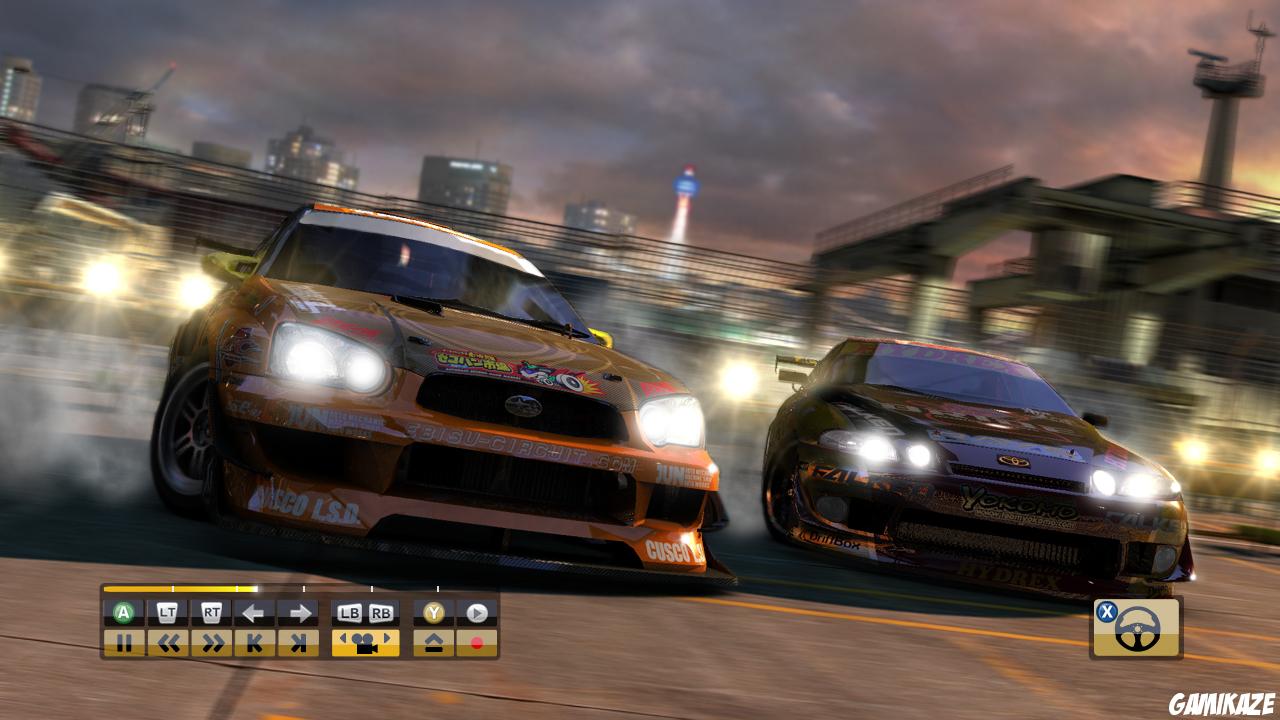Click the RT trigger prompt
Screen dimensions: 1280x720
(x=212, y=612)
